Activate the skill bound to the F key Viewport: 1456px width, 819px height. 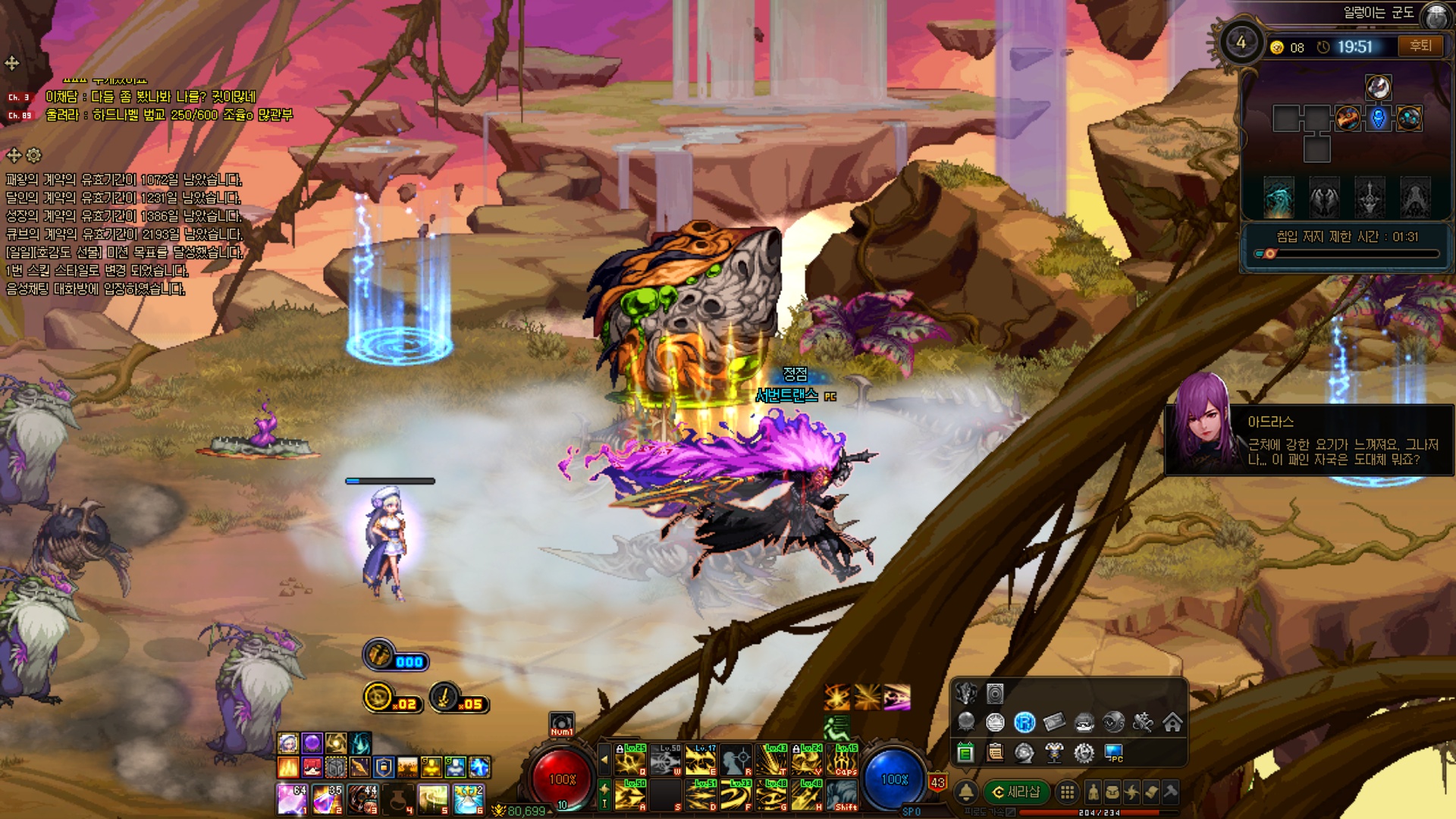pyautogui.click(x=736, y=795)
